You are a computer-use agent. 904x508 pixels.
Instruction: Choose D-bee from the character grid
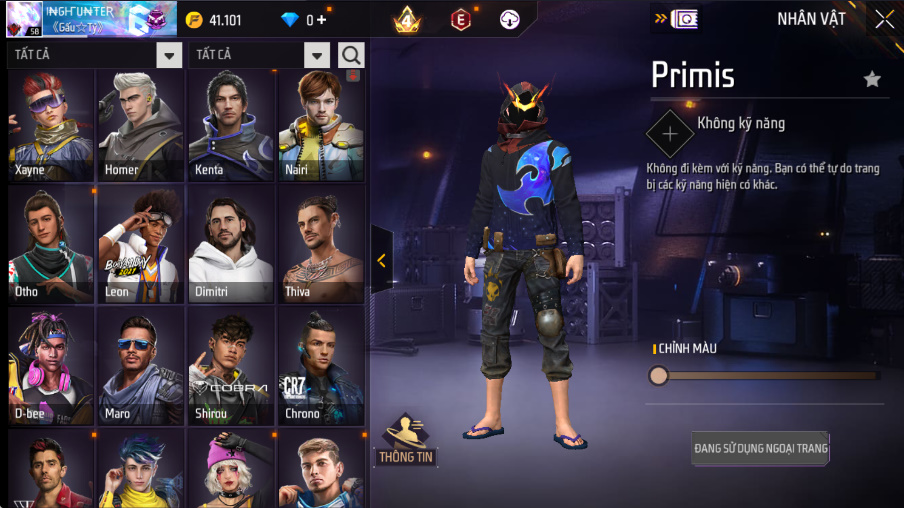50,367
